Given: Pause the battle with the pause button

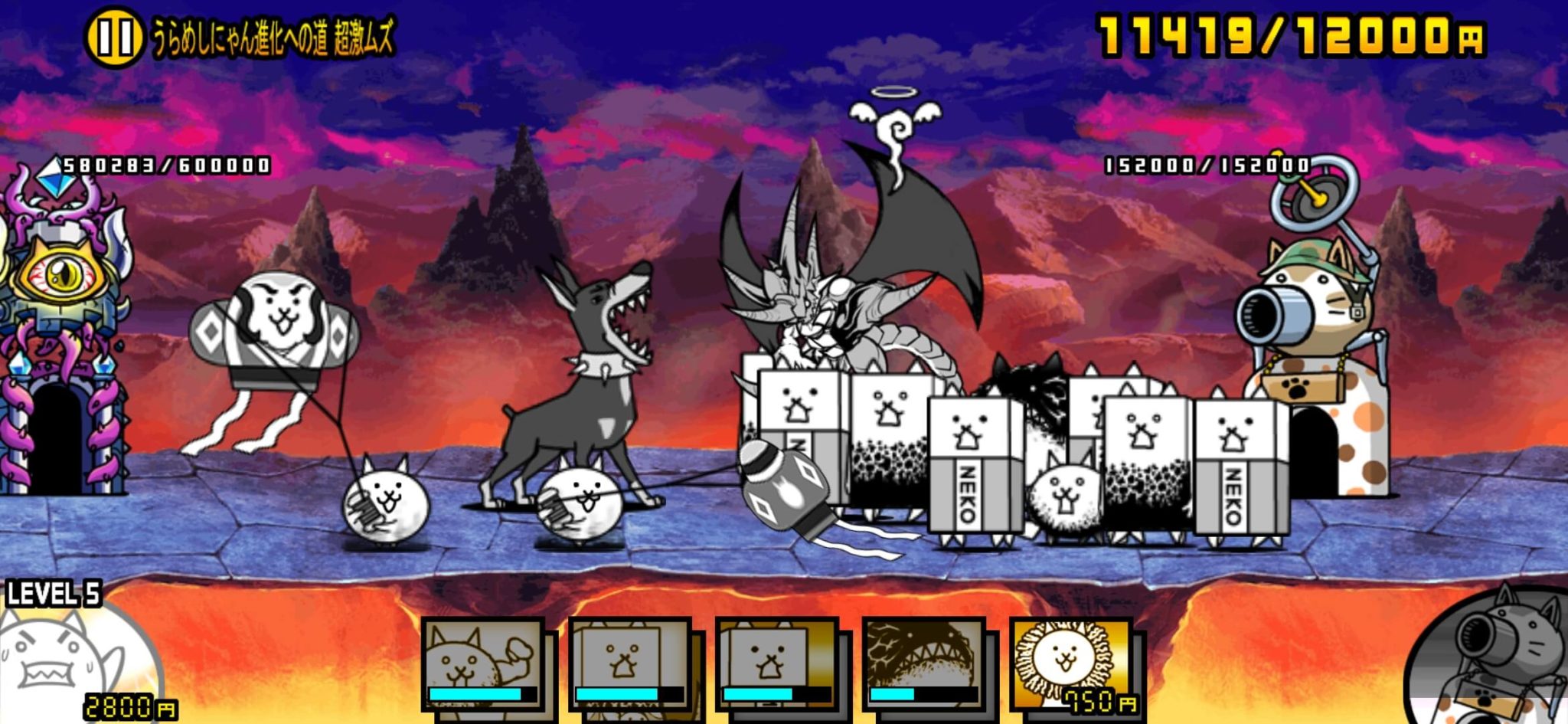Looking at the screenshot, I should tap(113, 38).
